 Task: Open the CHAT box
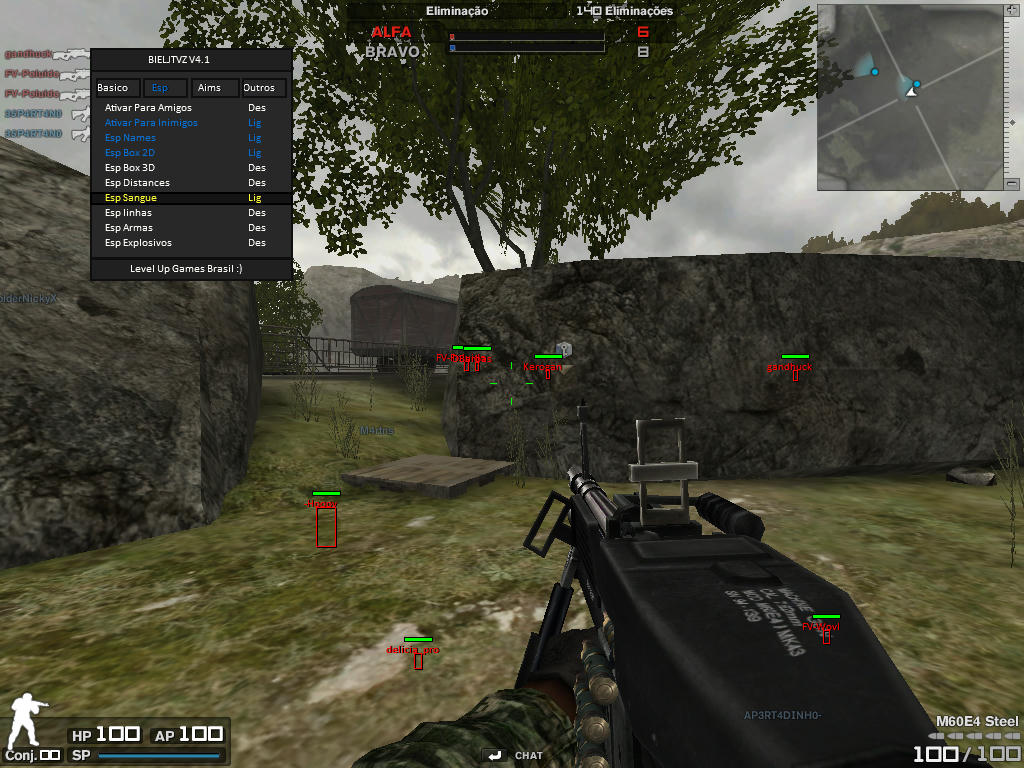click(518, 755)
